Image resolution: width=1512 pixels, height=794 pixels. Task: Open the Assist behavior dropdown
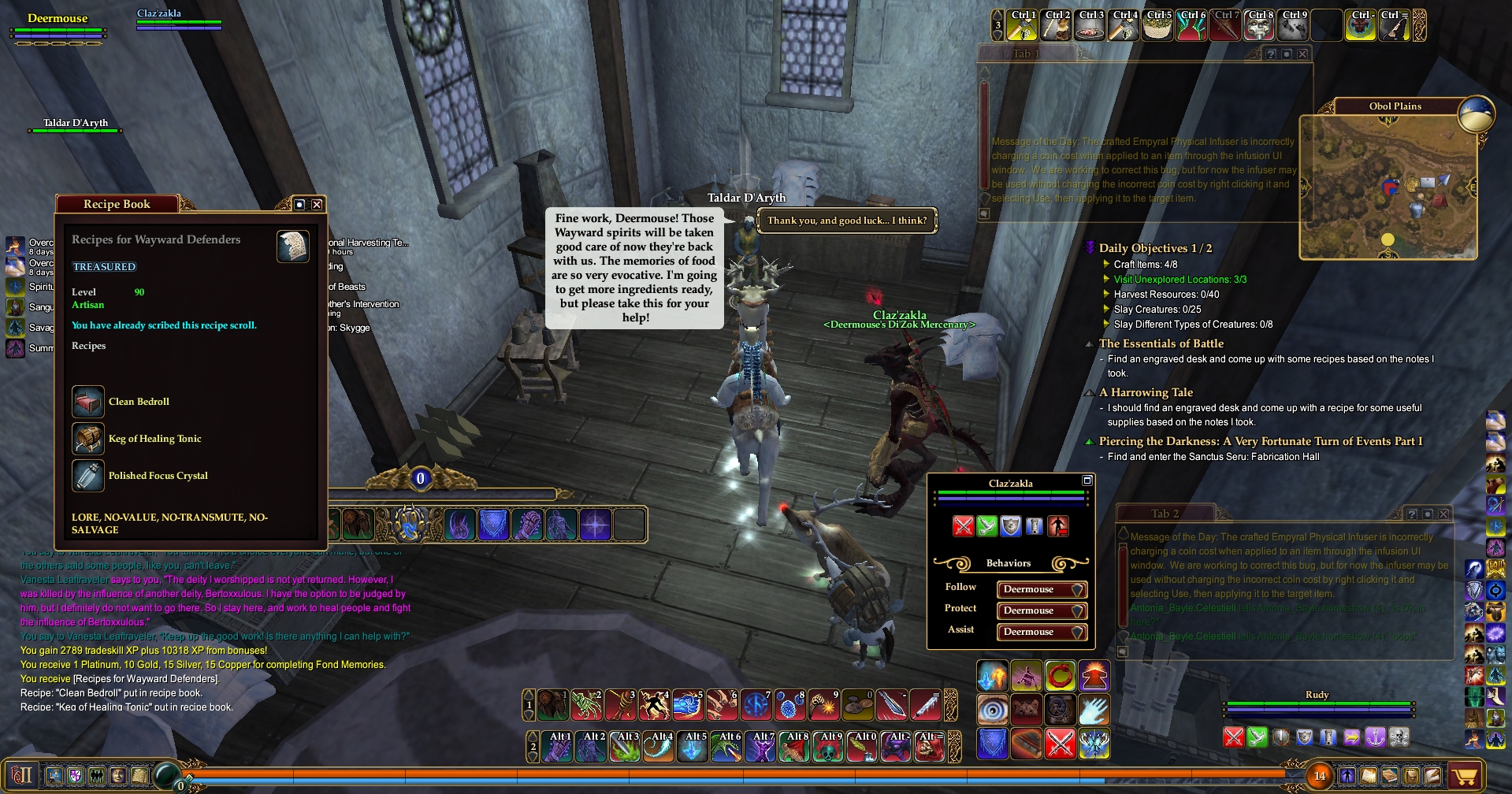[x=1042, y=632]
